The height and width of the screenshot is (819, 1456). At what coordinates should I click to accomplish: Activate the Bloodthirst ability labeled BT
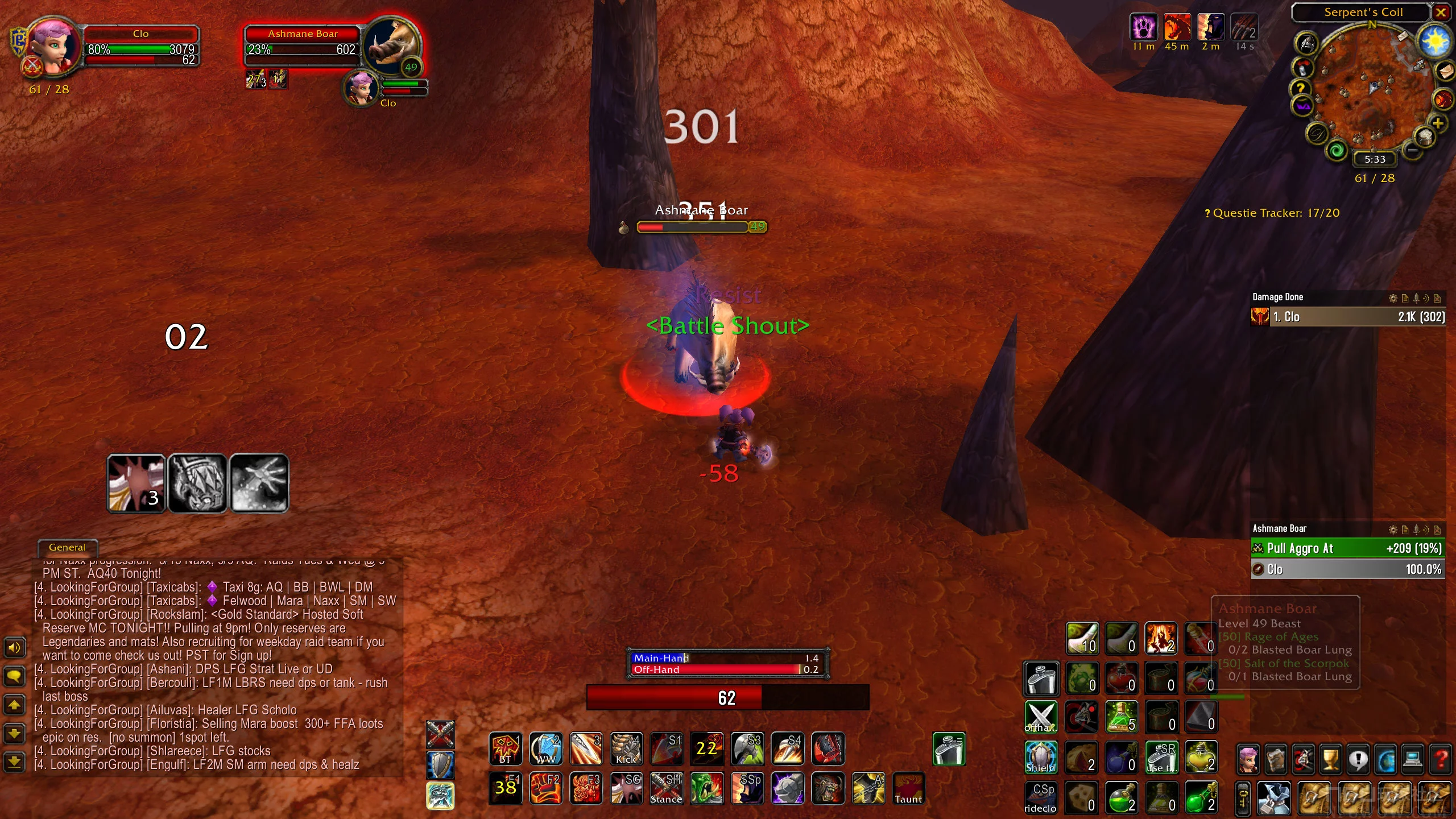[x=505, y=748]
